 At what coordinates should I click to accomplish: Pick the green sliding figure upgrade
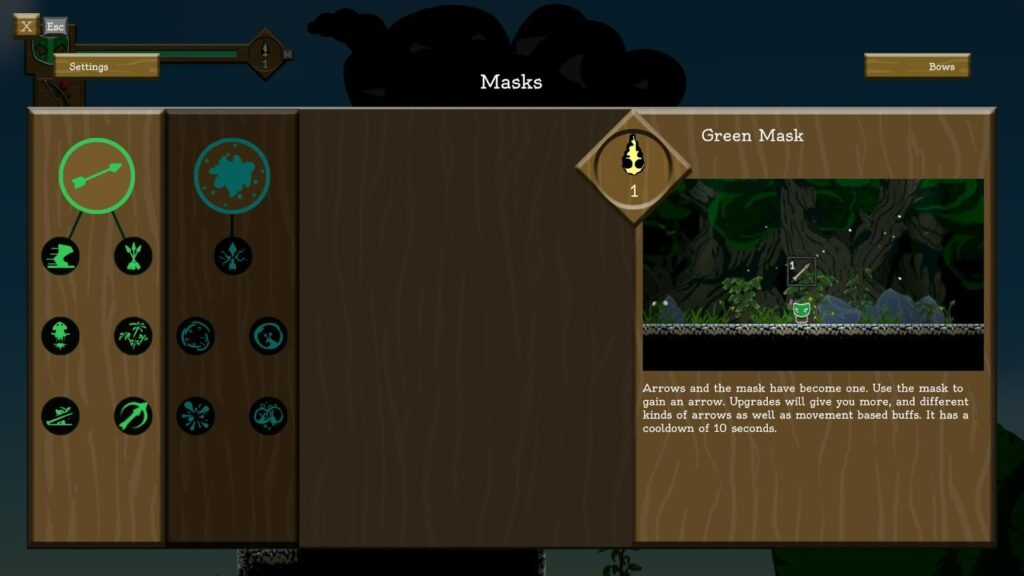(x=60, y=415)
